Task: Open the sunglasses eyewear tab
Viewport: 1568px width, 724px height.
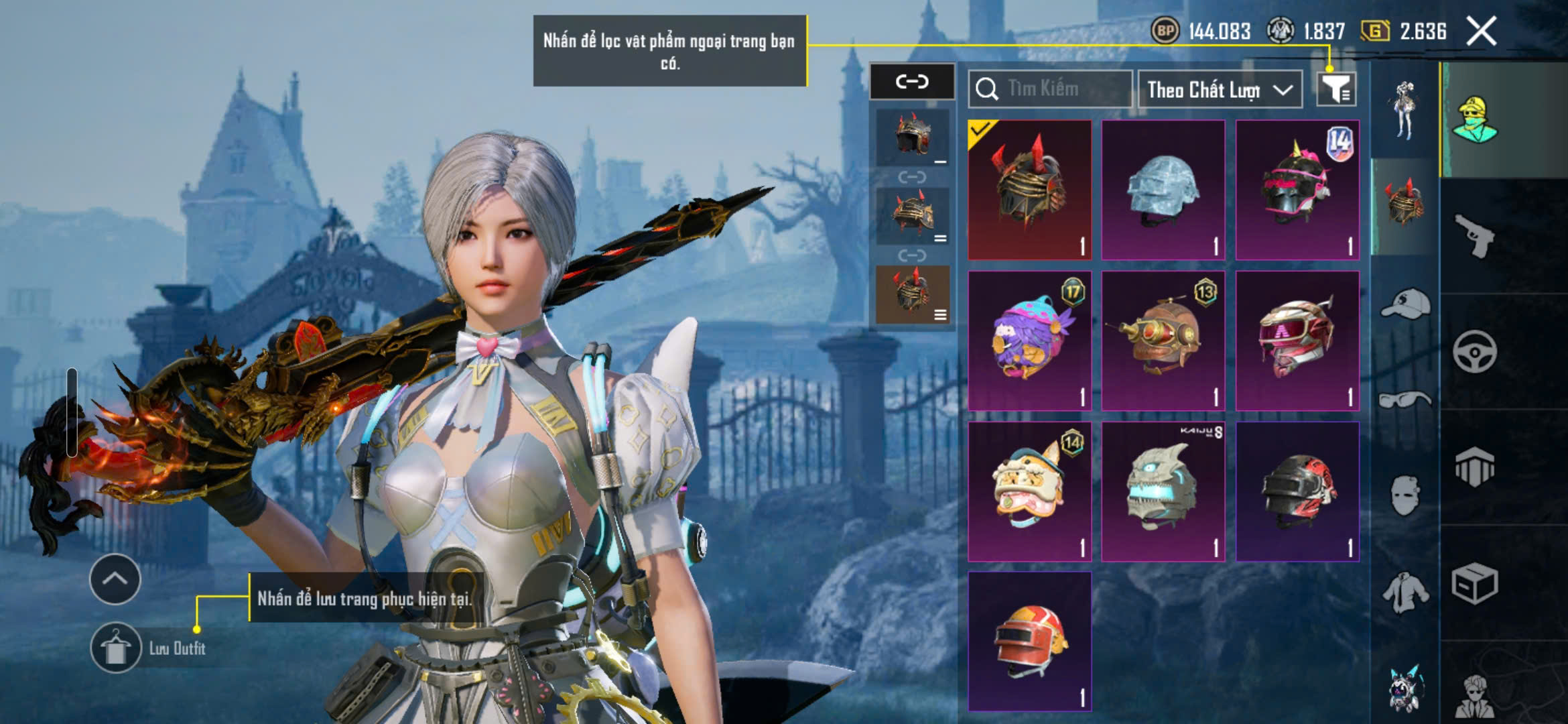Action: (1405, 401)
